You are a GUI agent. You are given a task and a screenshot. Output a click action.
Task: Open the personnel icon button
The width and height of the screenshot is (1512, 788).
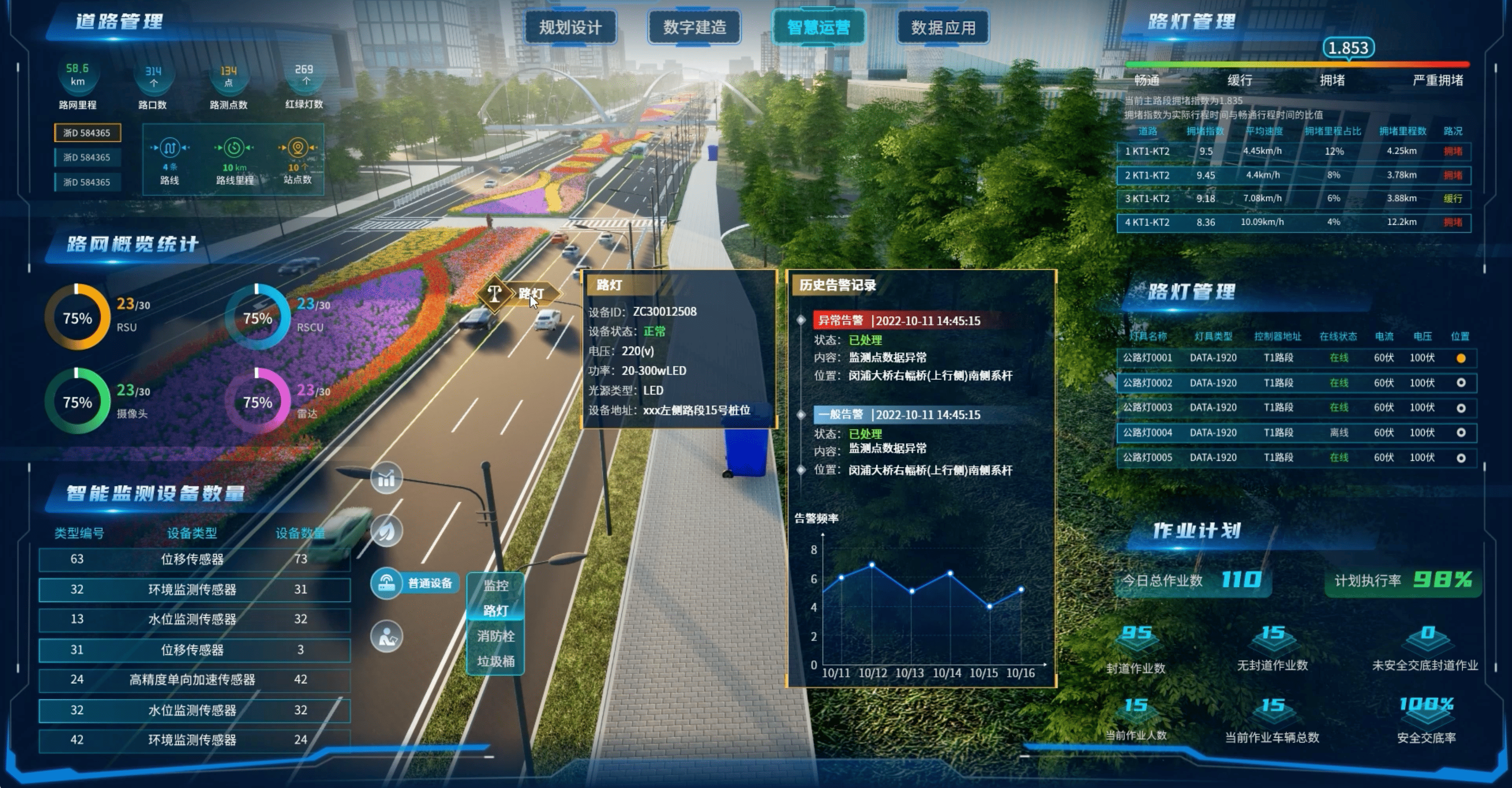click(386, 637)
